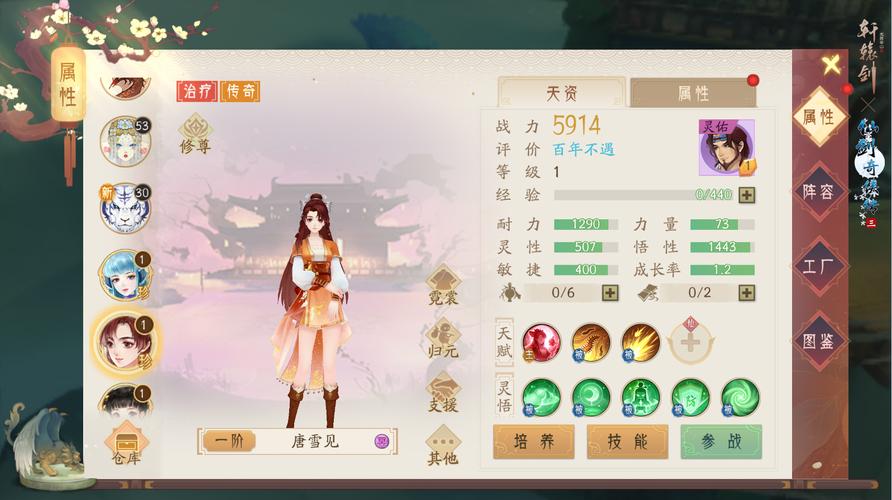Open the 修尊 icon
Viewport: 892px width, 500px height.
click(x=195, y=134)
